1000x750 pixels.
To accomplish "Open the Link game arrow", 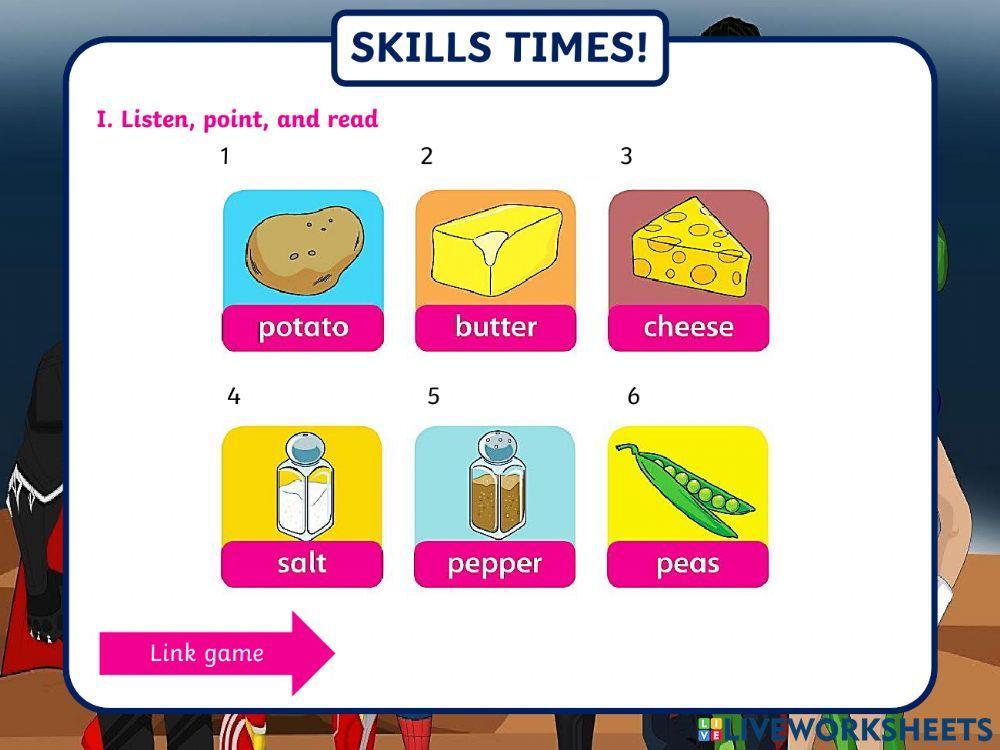I will click(216, 653).
